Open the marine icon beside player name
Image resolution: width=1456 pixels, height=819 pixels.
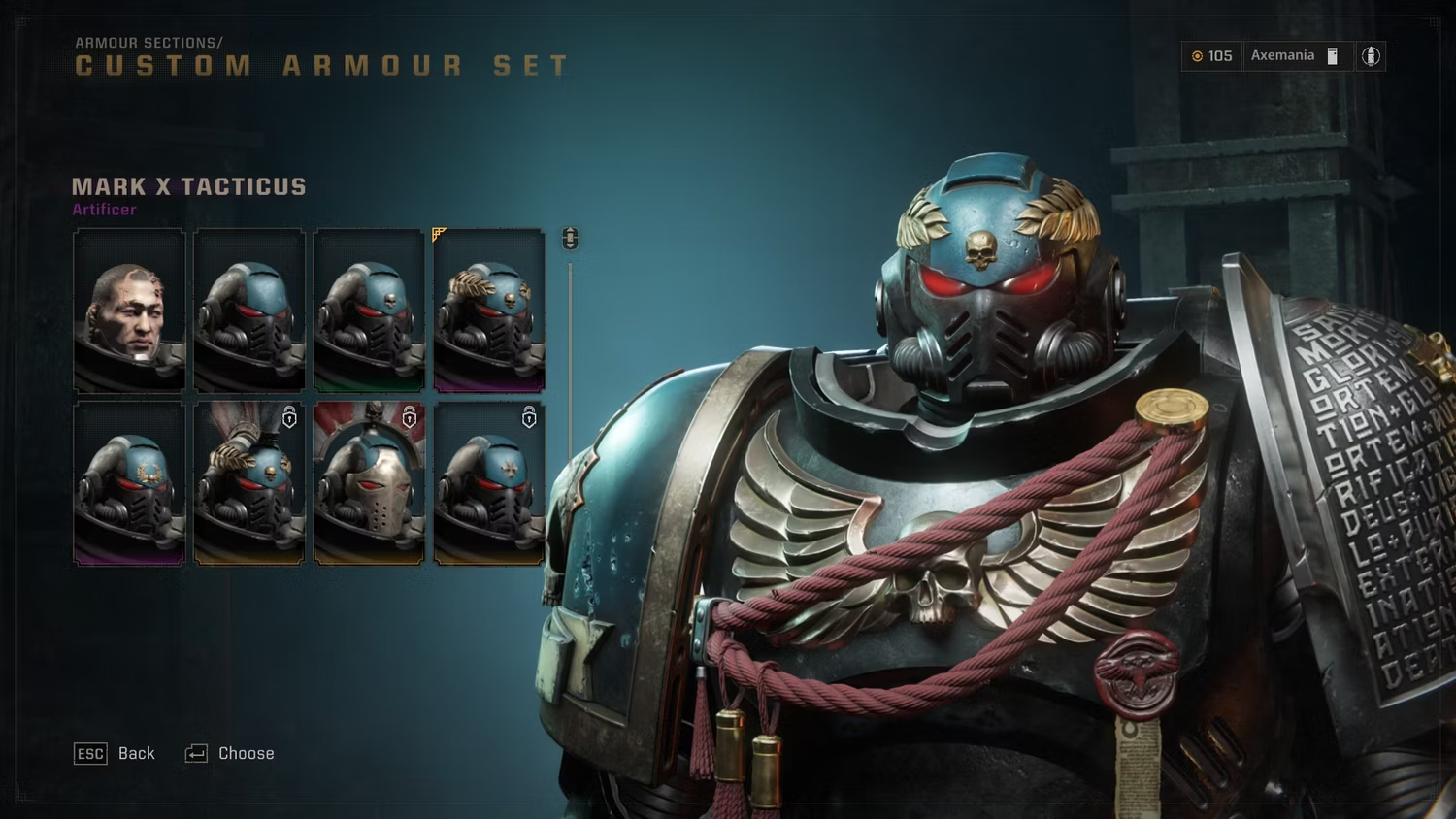pyautogui.click(x=1371, y=56)
